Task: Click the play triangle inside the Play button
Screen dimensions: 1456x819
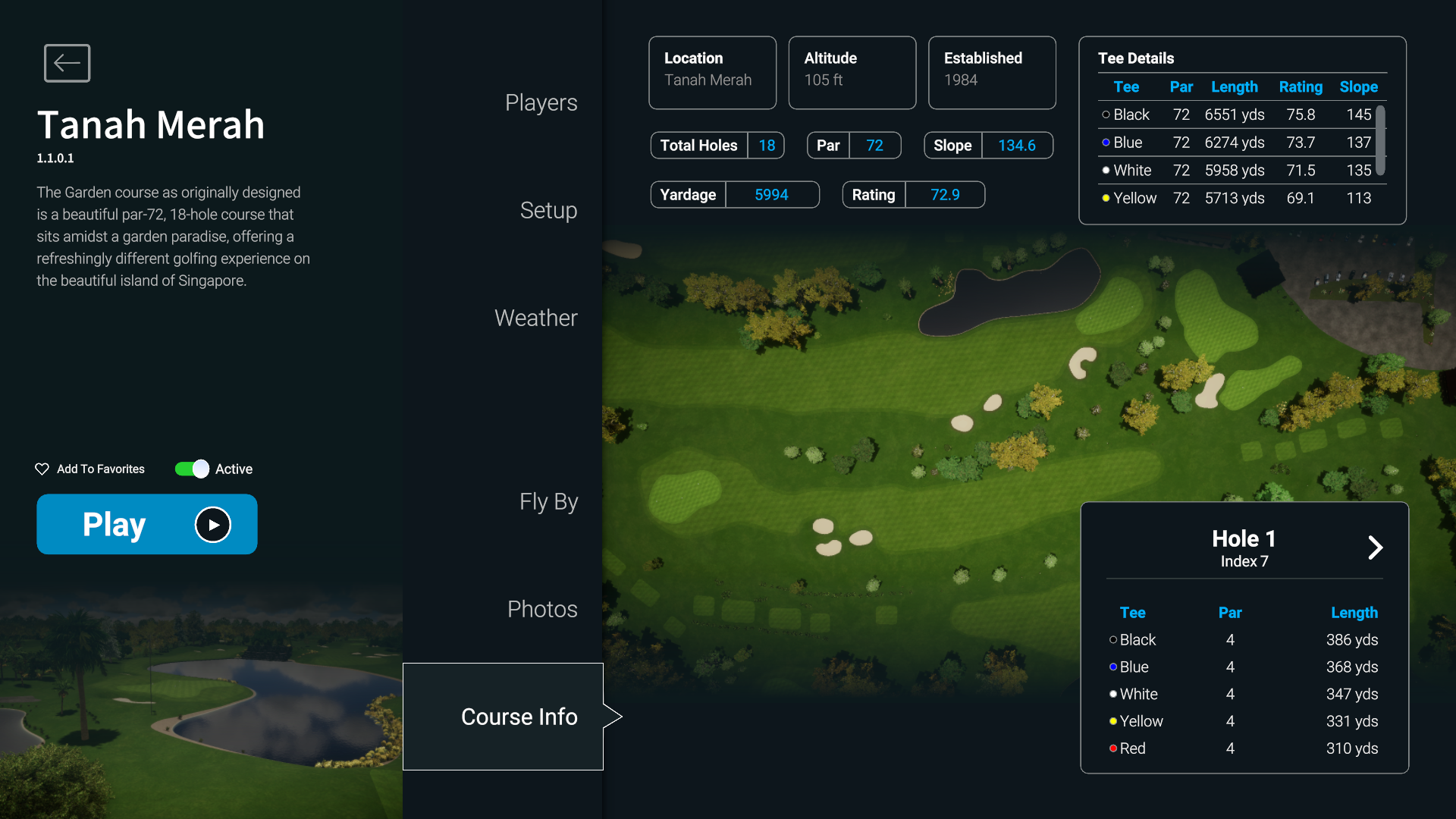Action: click(x=212, y=524)
